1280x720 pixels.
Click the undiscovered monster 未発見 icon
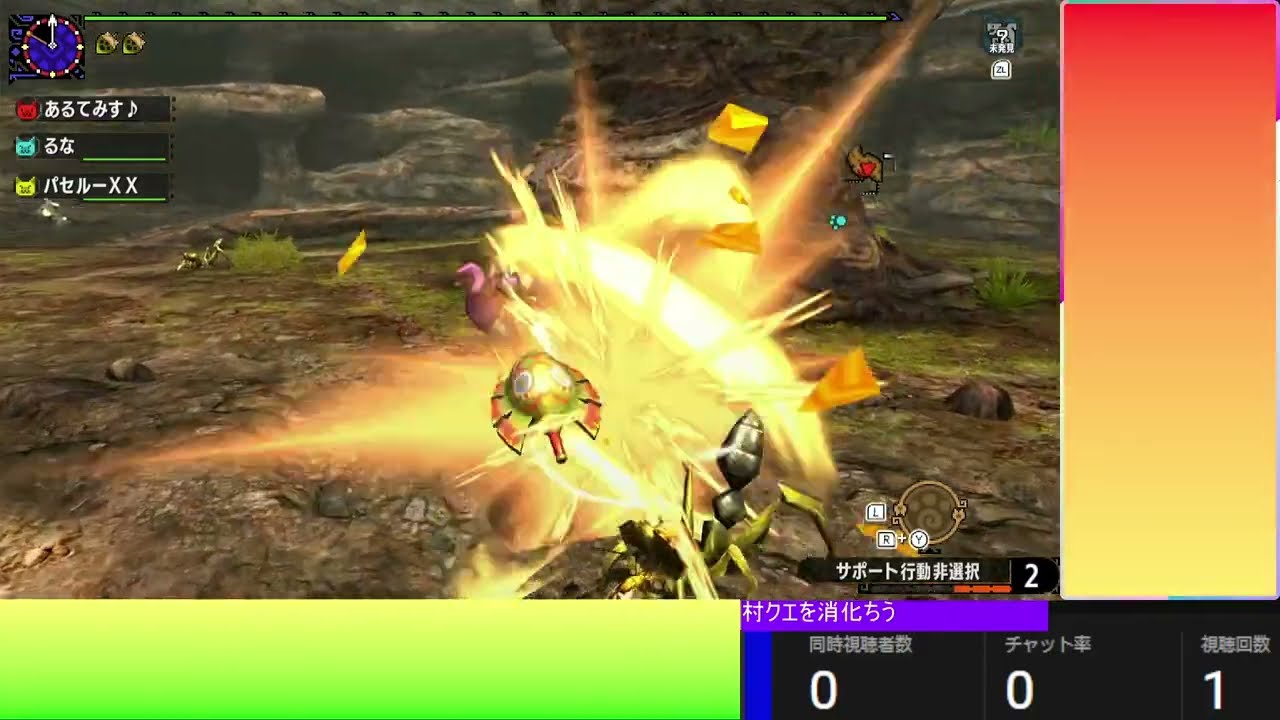(x=1001, y=38)
